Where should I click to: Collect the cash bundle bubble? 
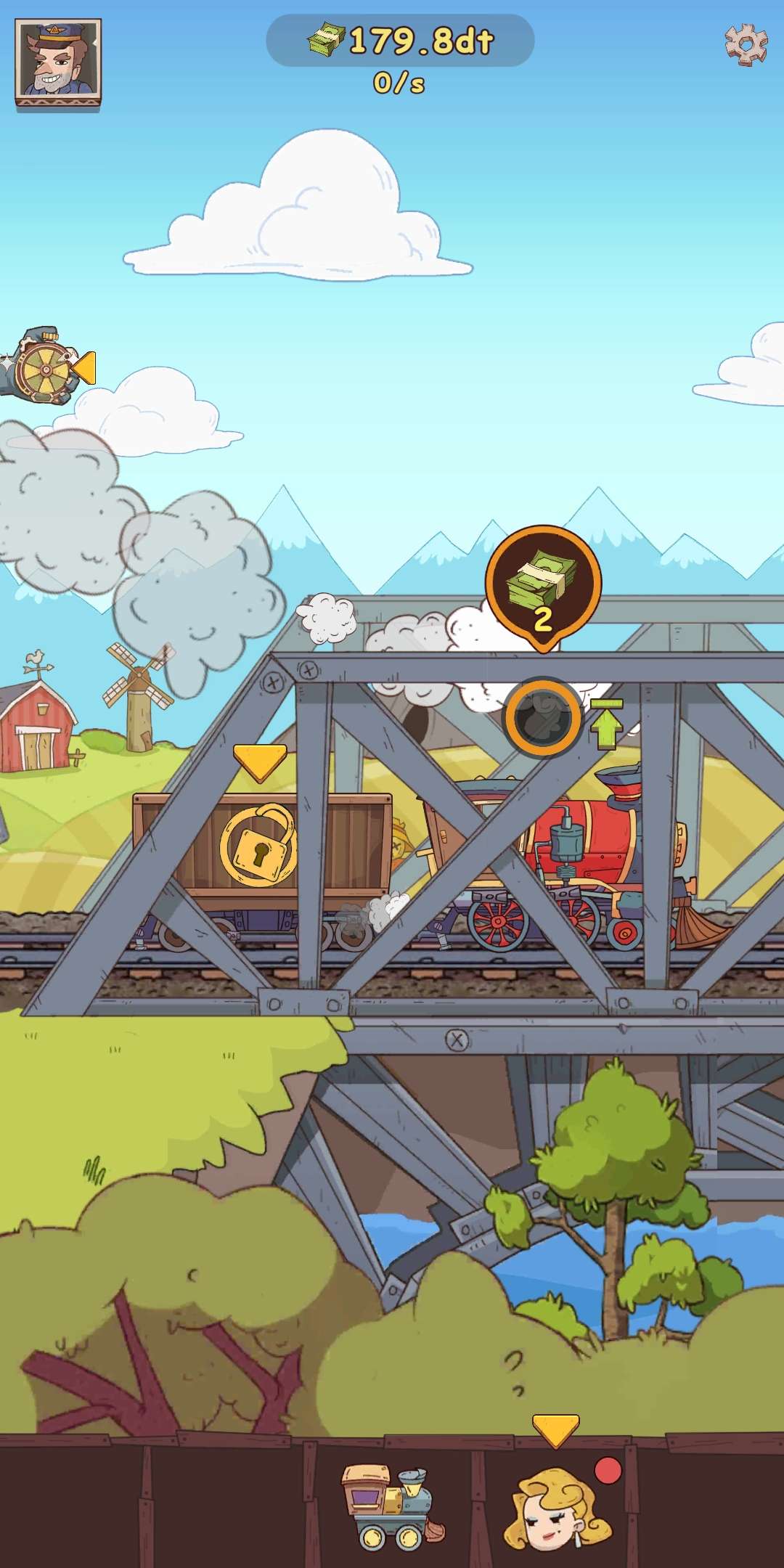(x=543, y=587)
